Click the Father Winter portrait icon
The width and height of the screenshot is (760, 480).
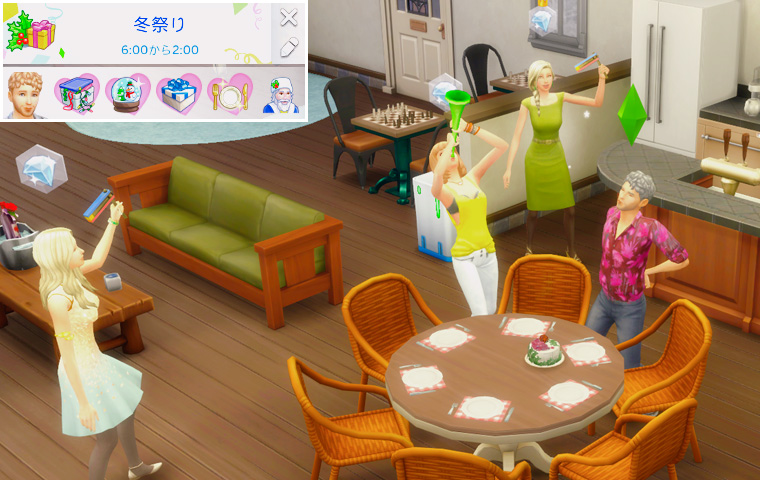click(x=282, y=94)
